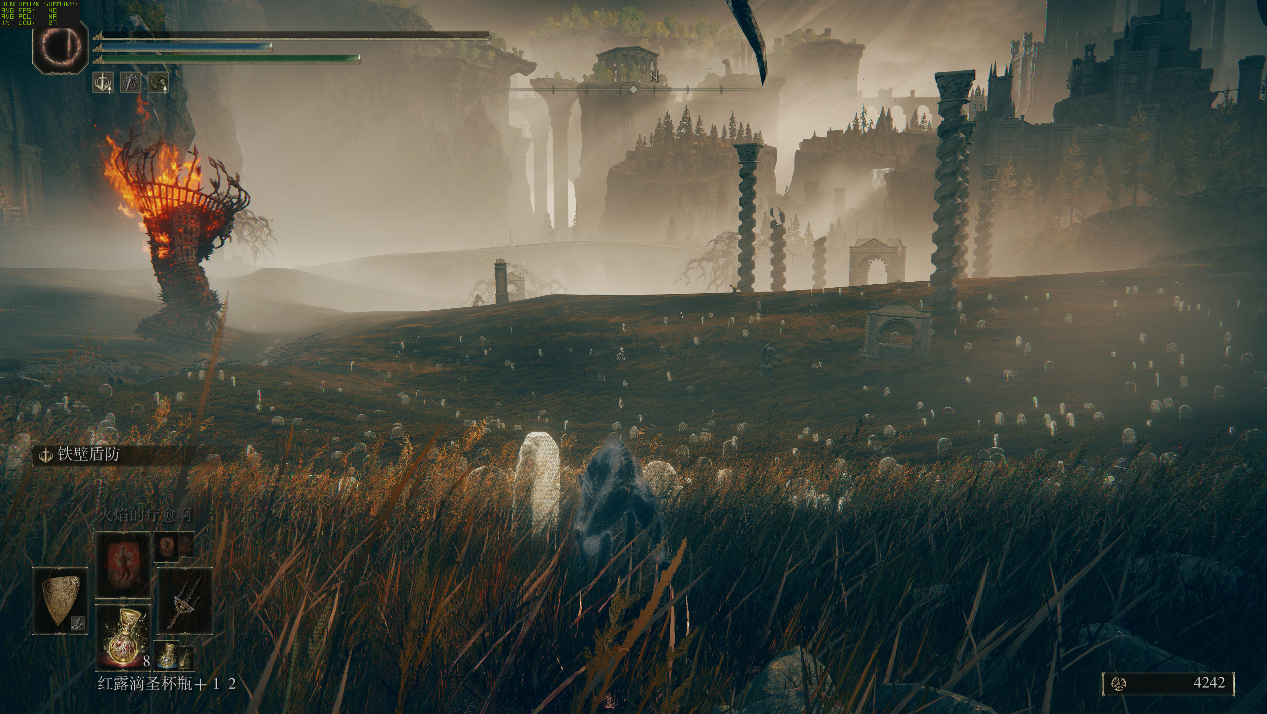Click the small blue flask preview icon

pyautogui.click(x=169, y=656)
